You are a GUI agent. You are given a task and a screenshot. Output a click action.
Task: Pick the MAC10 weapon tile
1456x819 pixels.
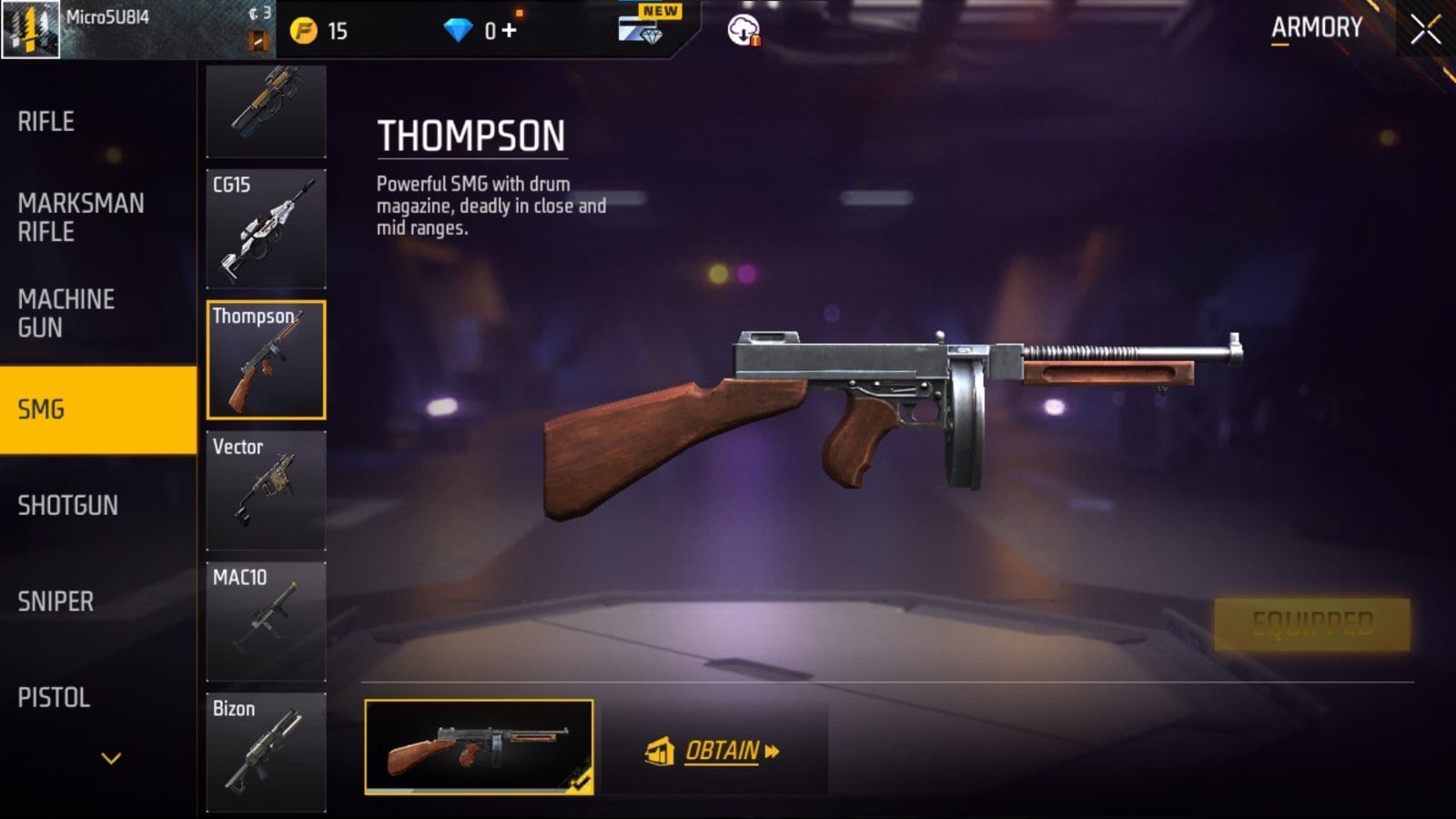click(x=266, y=622)
